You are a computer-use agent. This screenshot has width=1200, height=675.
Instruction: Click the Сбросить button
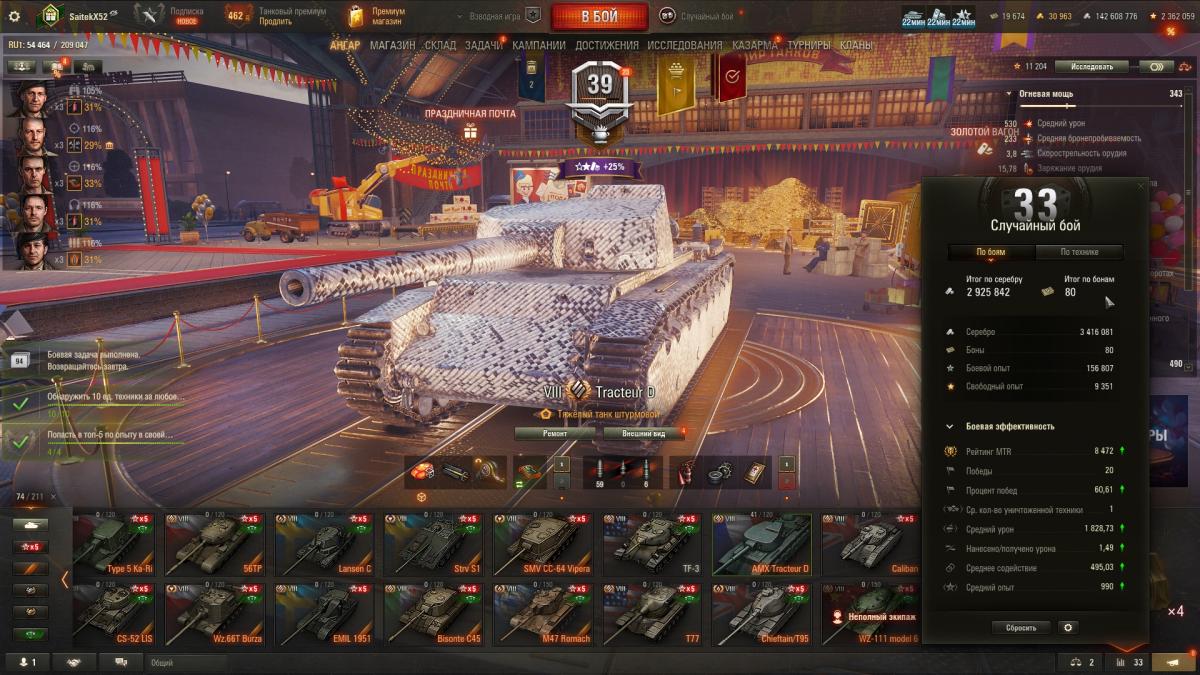click(x=1021, y=628)
